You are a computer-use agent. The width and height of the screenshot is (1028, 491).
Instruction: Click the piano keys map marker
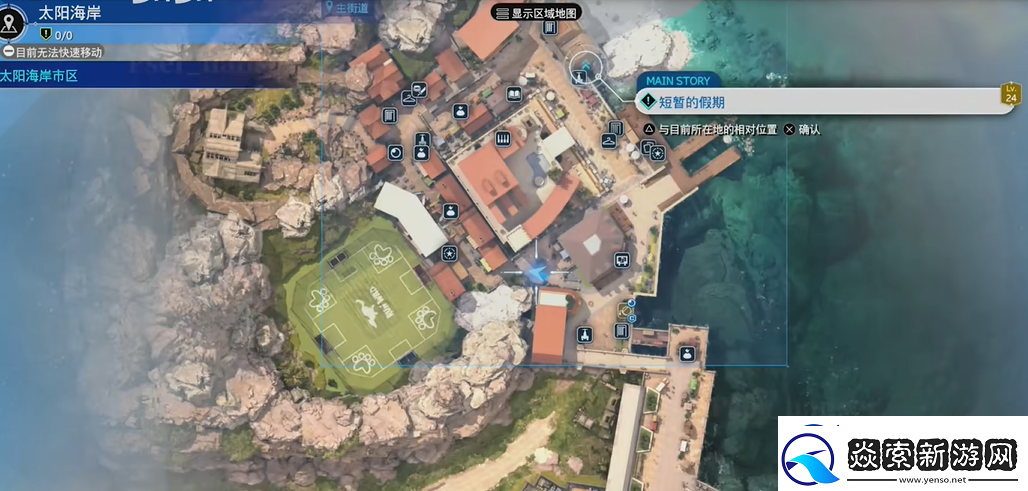pos(503,137)
